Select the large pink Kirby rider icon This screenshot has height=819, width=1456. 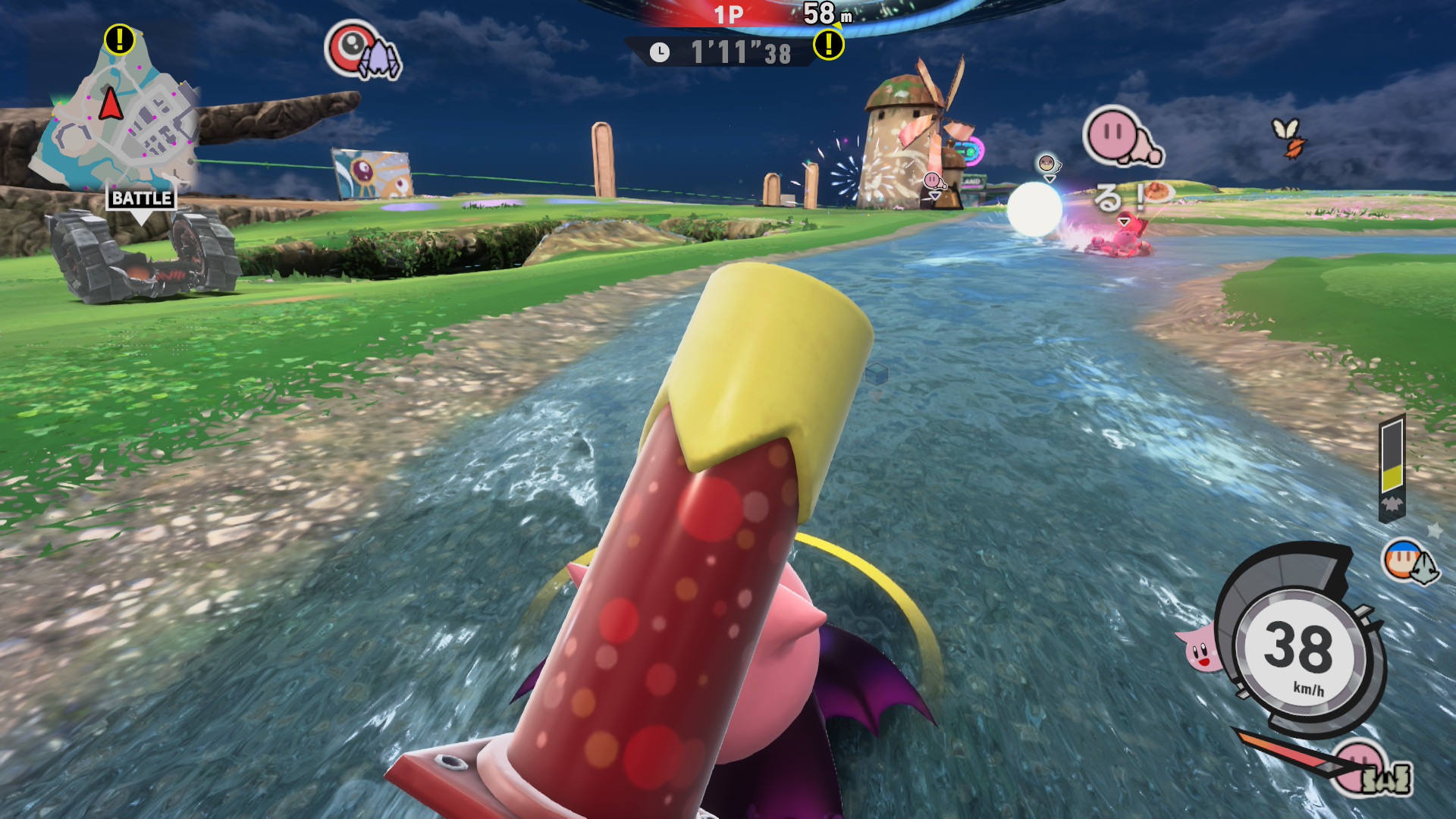1121,136
